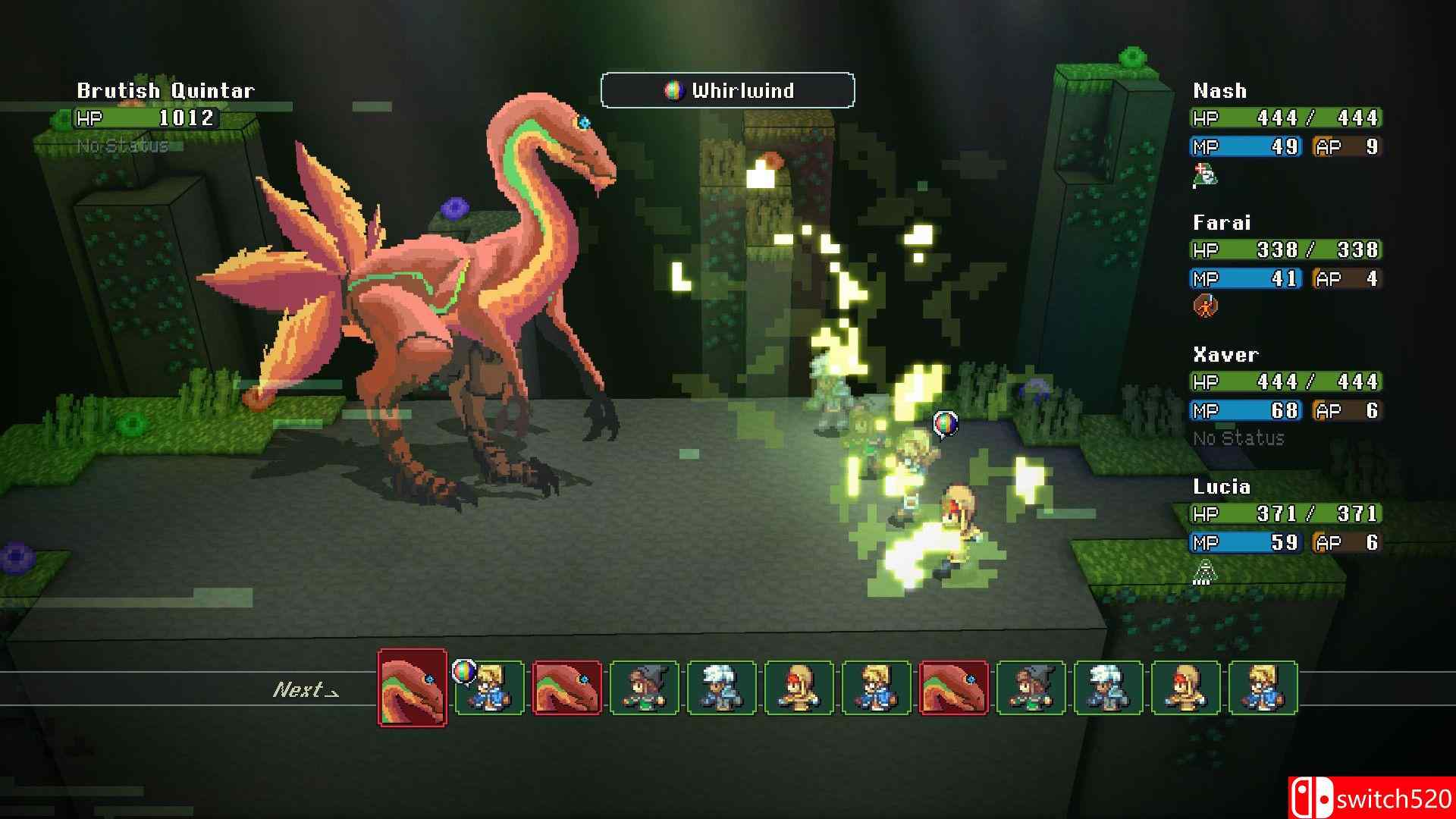Select the enlarged current-turn Quintar portrait

[x=412, y=687]
